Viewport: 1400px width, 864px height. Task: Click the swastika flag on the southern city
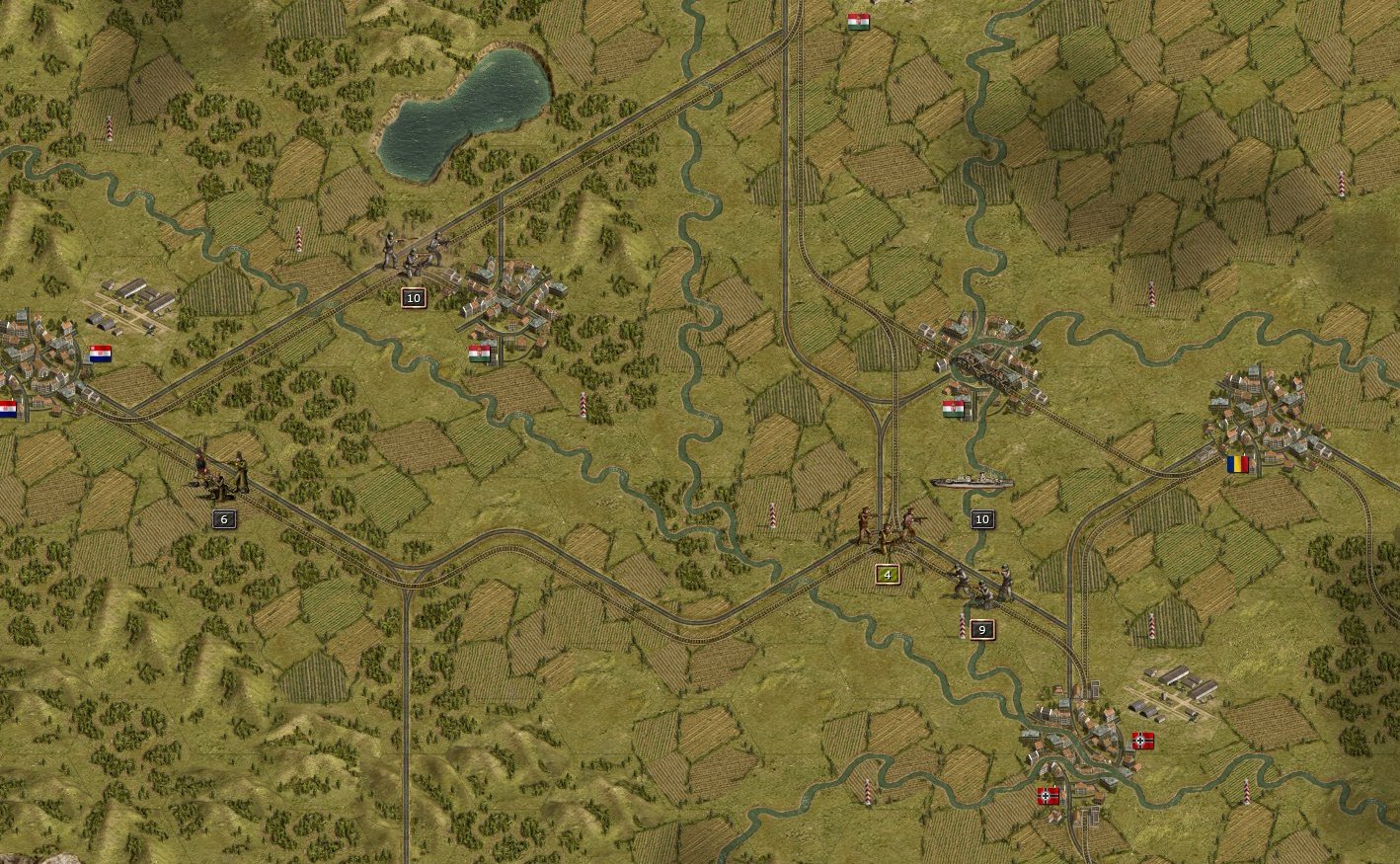(1143, 739)
